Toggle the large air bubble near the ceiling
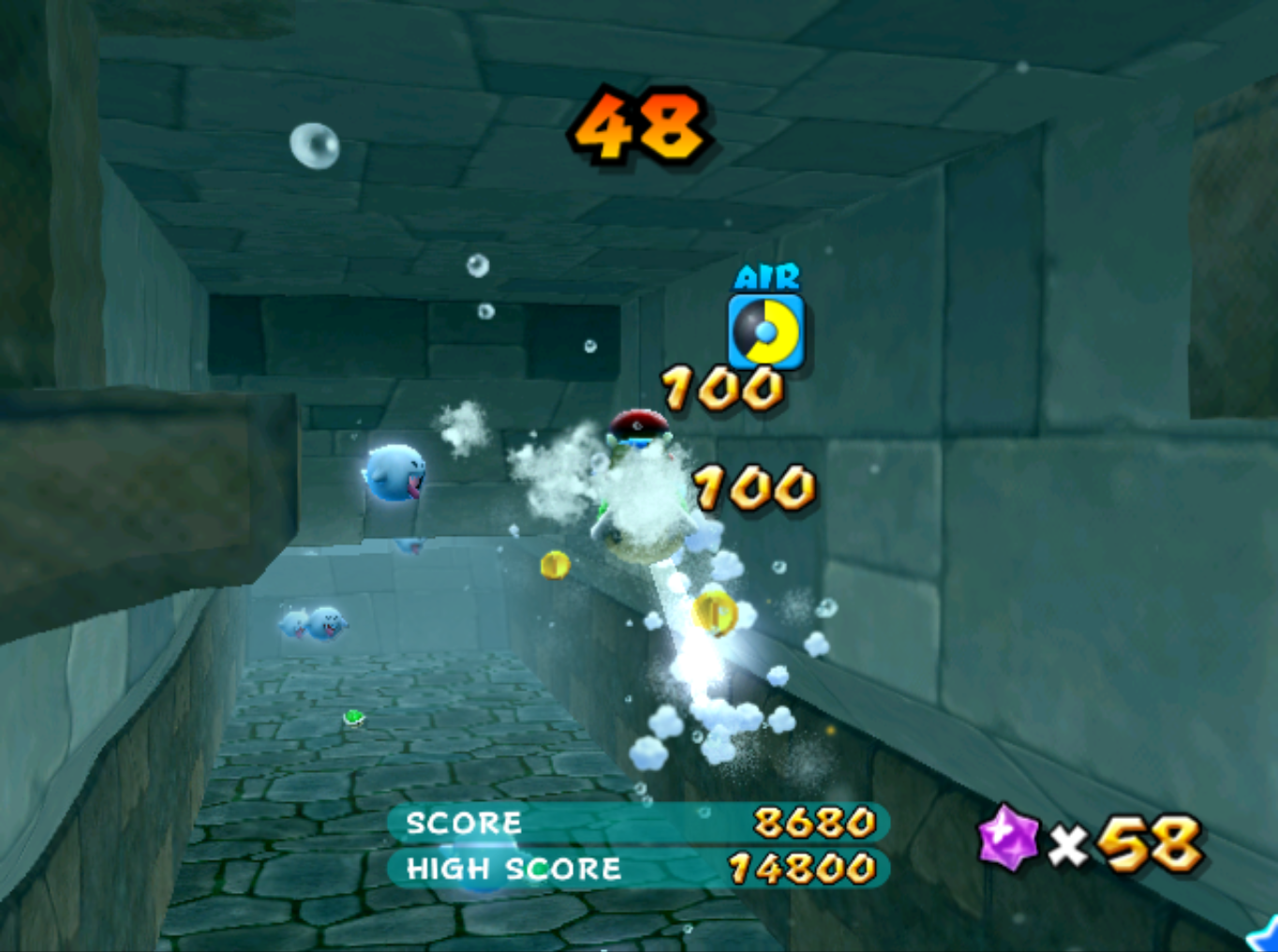The image size is (1278, 952). [316, 145]
